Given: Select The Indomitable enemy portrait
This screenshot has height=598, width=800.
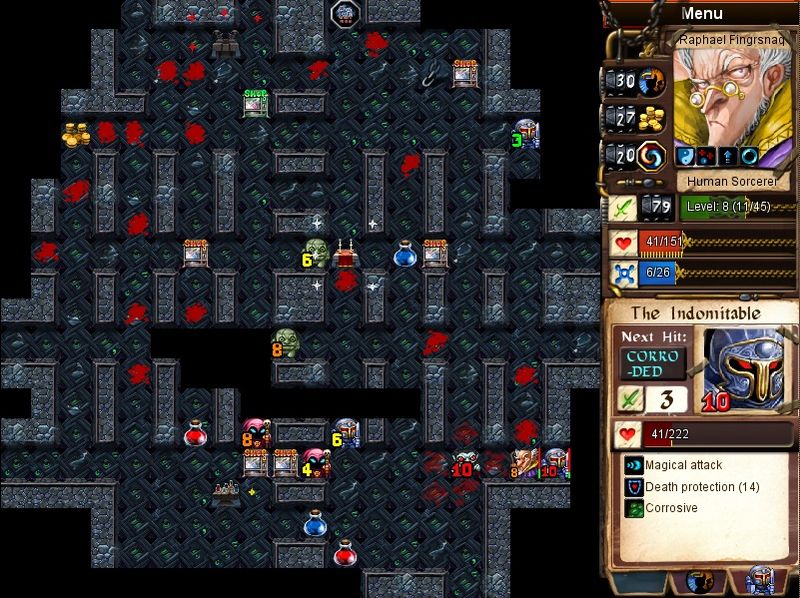Looking at the screenshot, I should [741, 367].
